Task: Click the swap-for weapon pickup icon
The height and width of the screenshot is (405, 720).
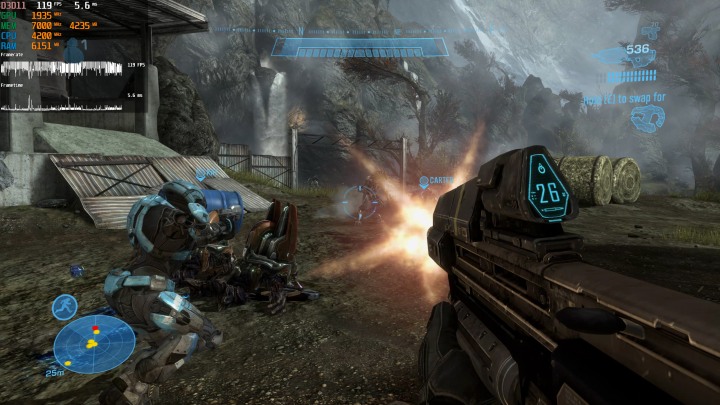Action: [x=648, y=118]
